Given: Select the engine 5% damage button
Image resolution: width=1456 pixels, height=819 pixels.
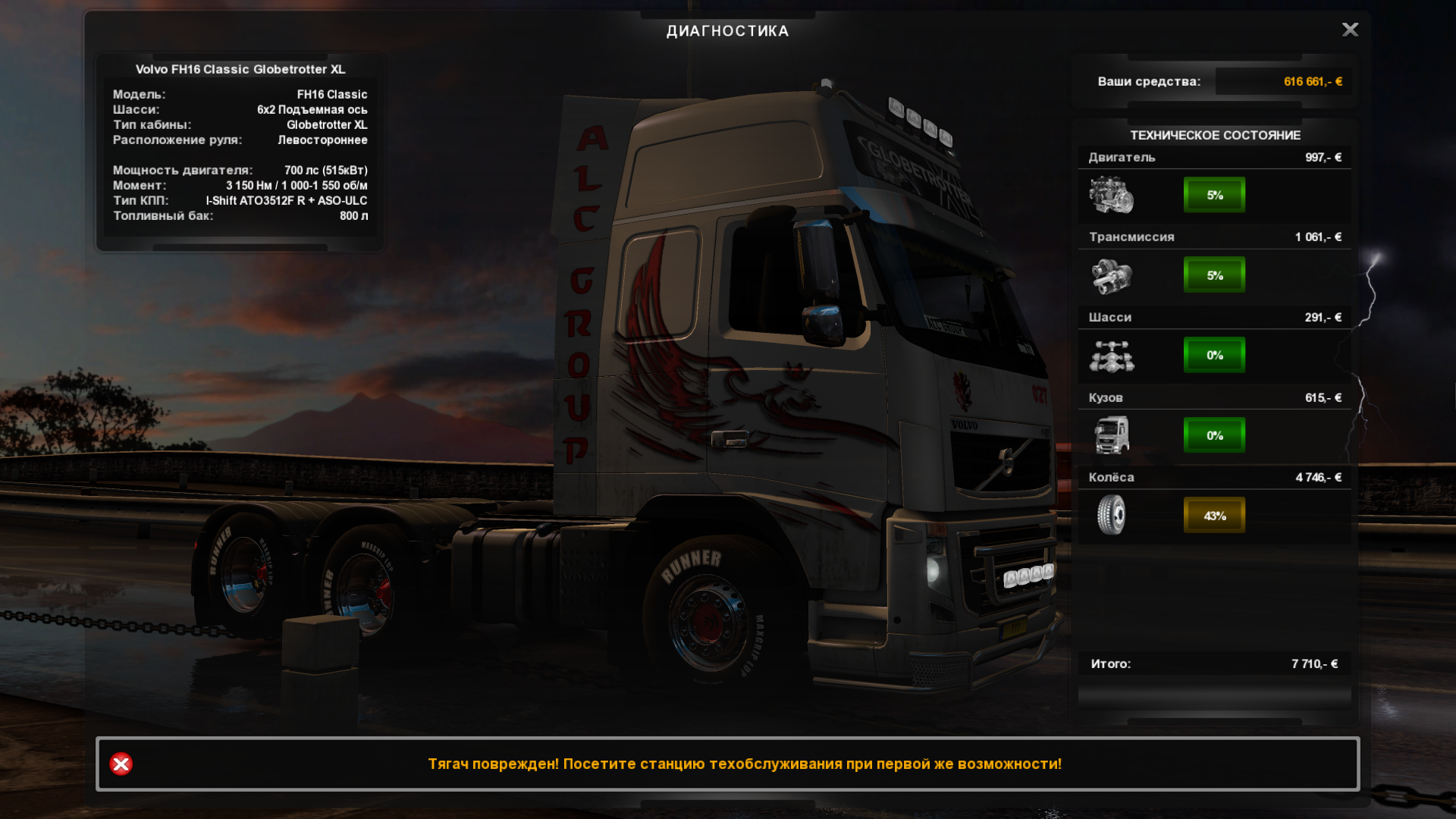Looking at the screenshot, I should coord(1214,195).
